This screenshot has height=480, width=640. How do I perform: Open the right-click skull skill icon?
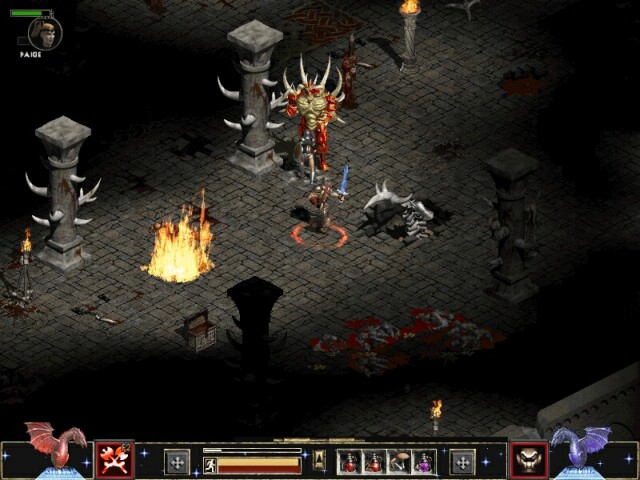coord(528,461)
